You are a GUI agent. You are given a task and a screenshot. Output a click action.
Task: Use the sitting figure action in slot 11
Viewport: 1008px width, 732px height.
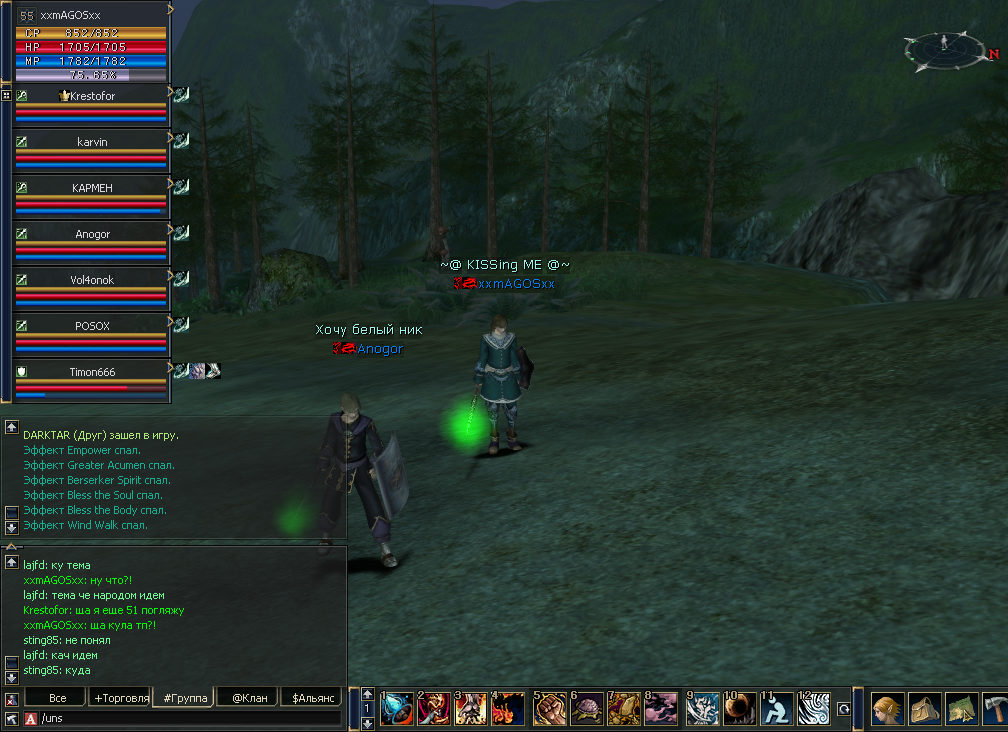(x=775, y=709)
